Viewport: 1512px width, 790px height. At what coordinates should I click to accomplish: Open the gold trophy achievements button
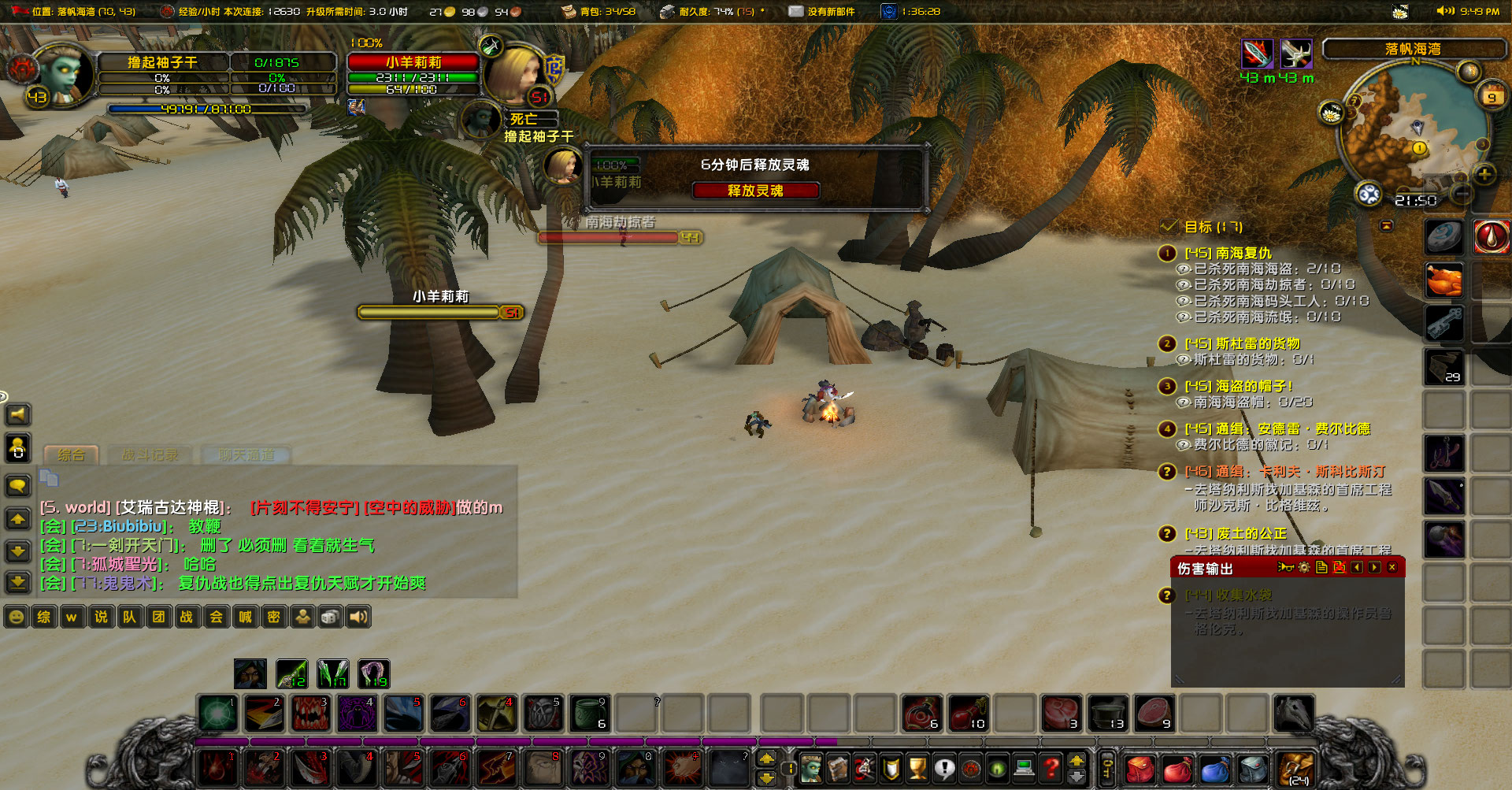tap(917, 767)
